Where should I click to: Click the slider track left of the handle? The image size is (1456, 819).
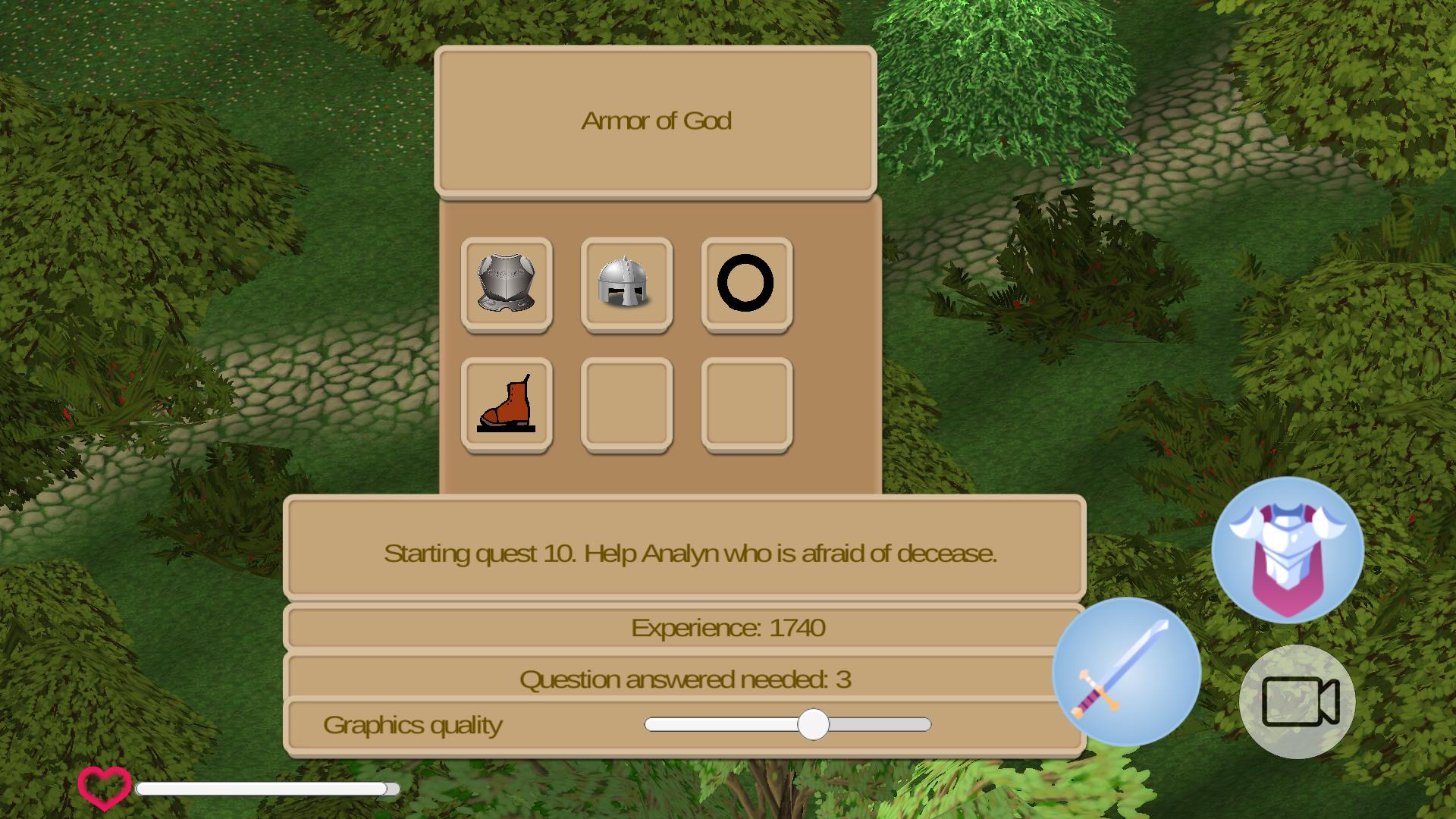coord(720,726)
